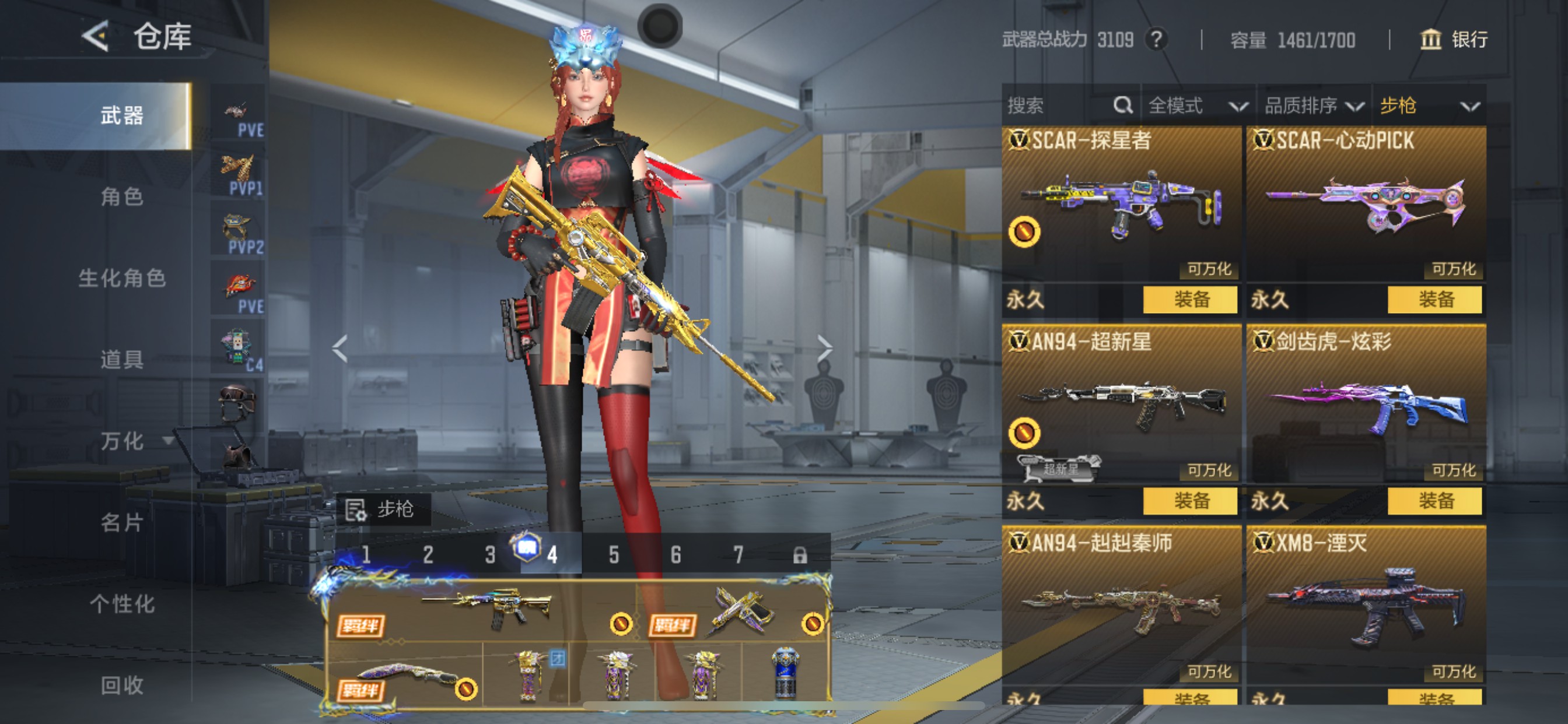
Task: Select loadout slot 5
Action: click(614, 554)
